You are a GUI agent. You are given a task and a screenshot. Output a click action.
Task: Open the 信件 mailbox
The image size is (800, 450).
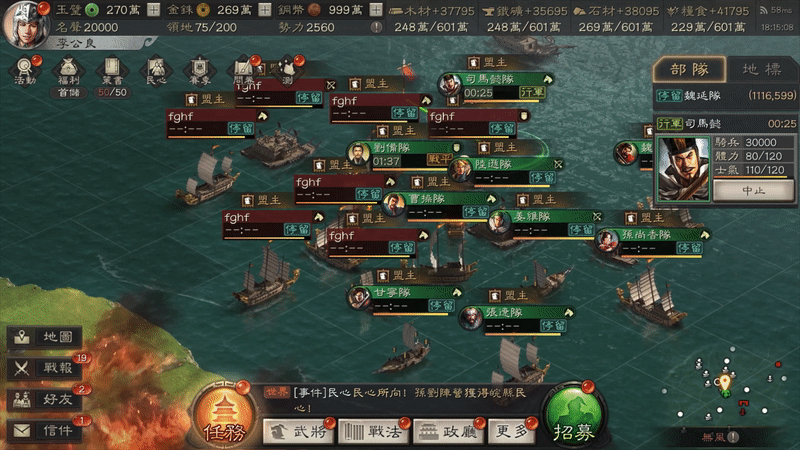pyautogui.click(x=45, y=431)
